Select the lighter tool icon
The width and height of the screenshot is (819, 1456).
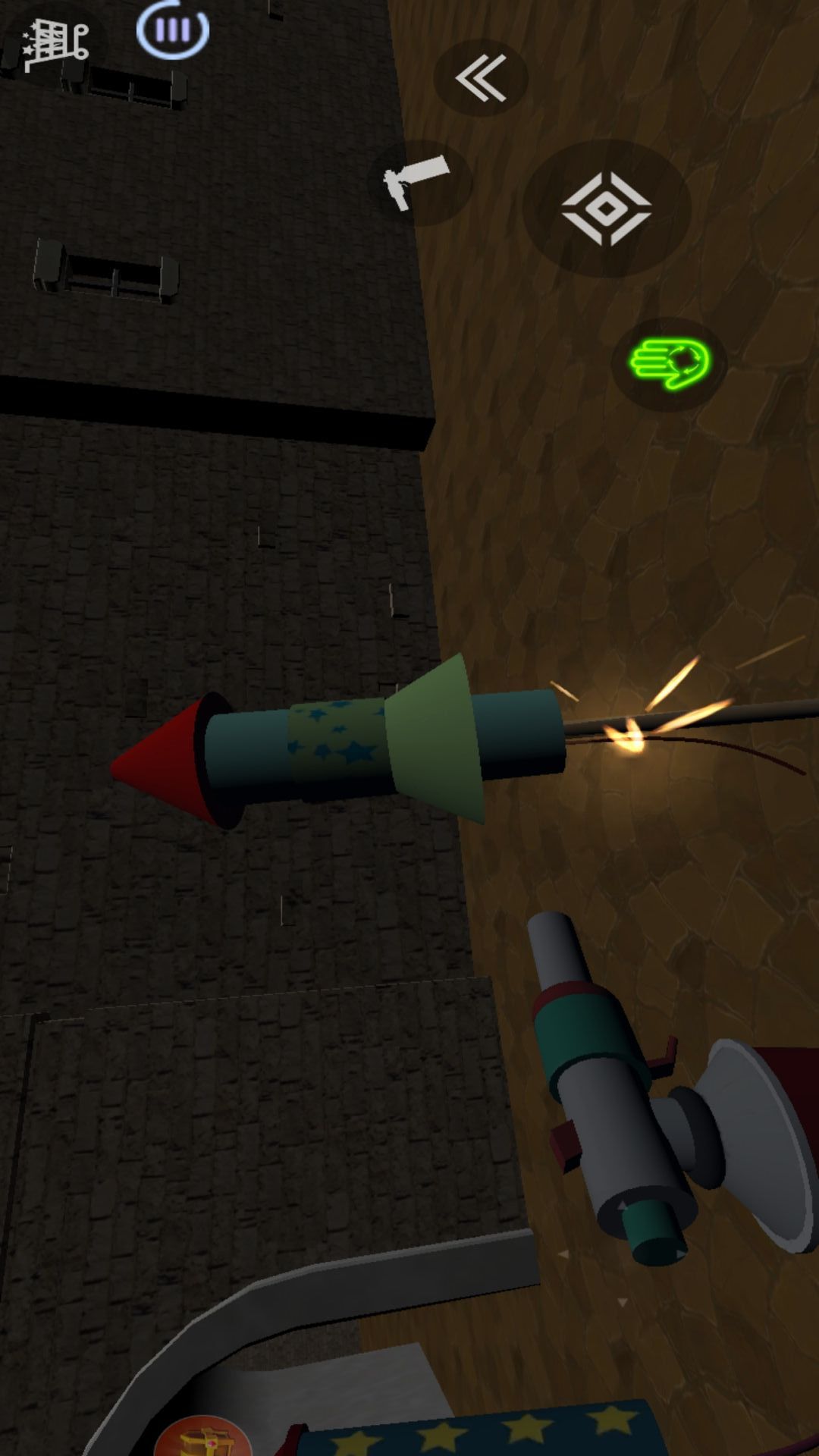(419, 182)
